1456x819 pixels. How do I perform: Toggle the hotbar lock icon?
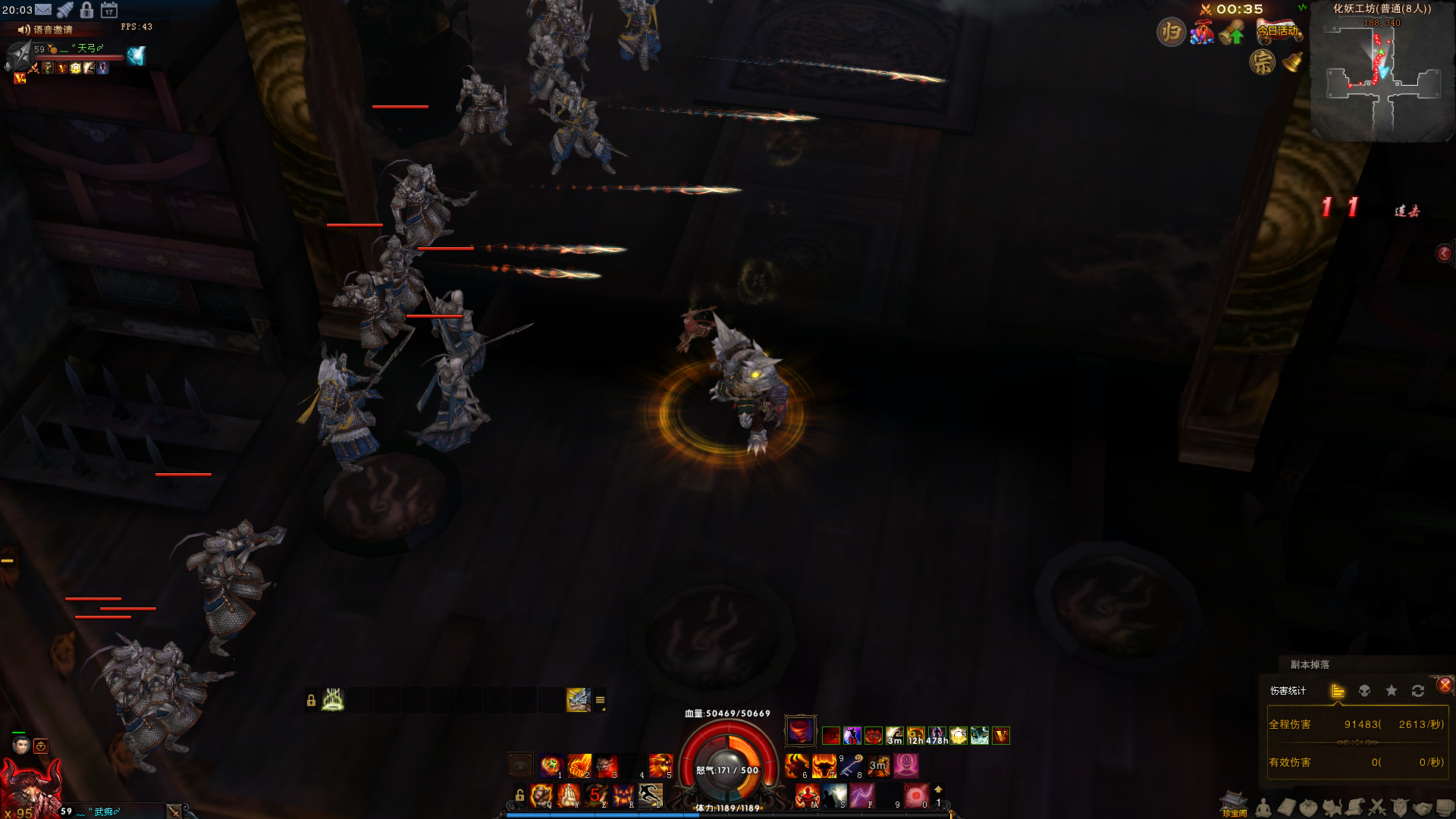519,795
